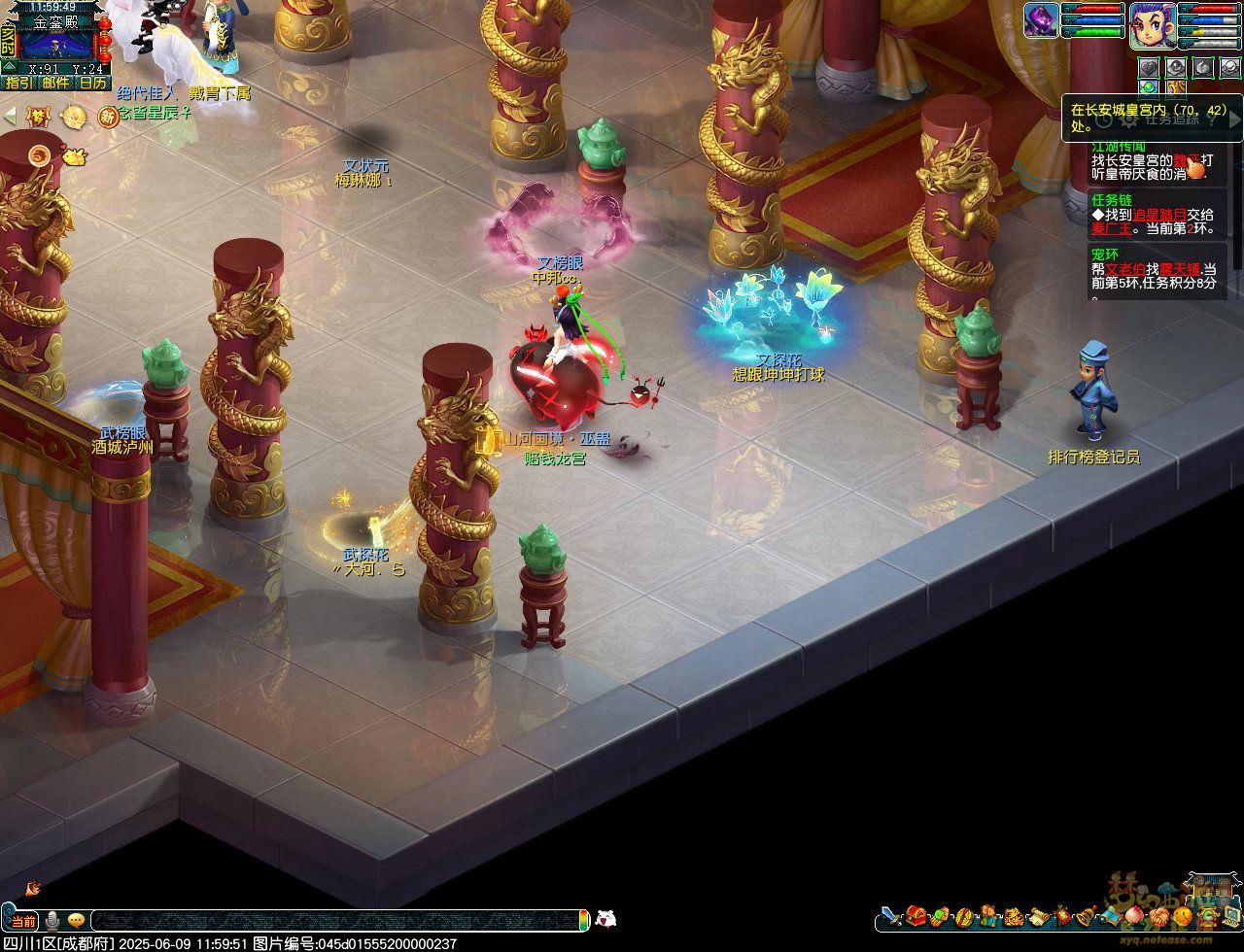The width and height of the screenshot is (1244, 952).
Task: Open the 日历 calendar button
Action: (93, 84)
